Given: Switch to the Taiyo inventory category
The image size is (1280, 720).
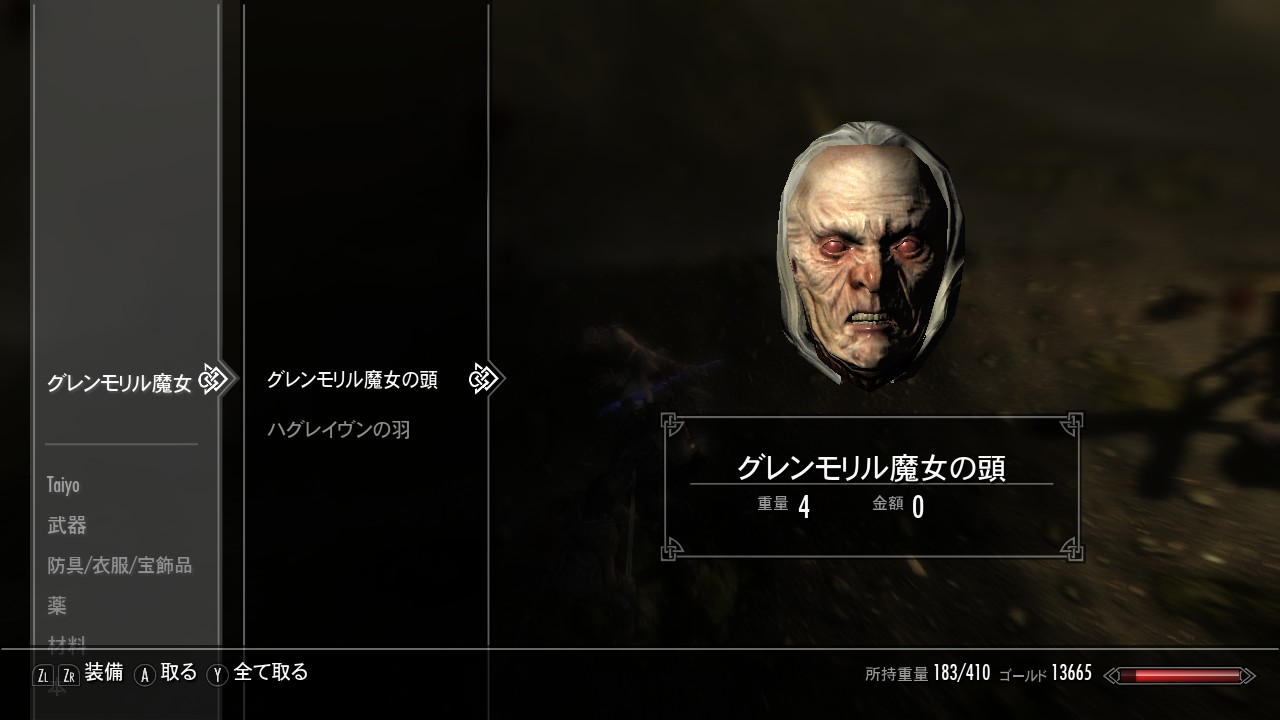Looking at the screenshot, I should pyautogui.click(x=63, y=486).
